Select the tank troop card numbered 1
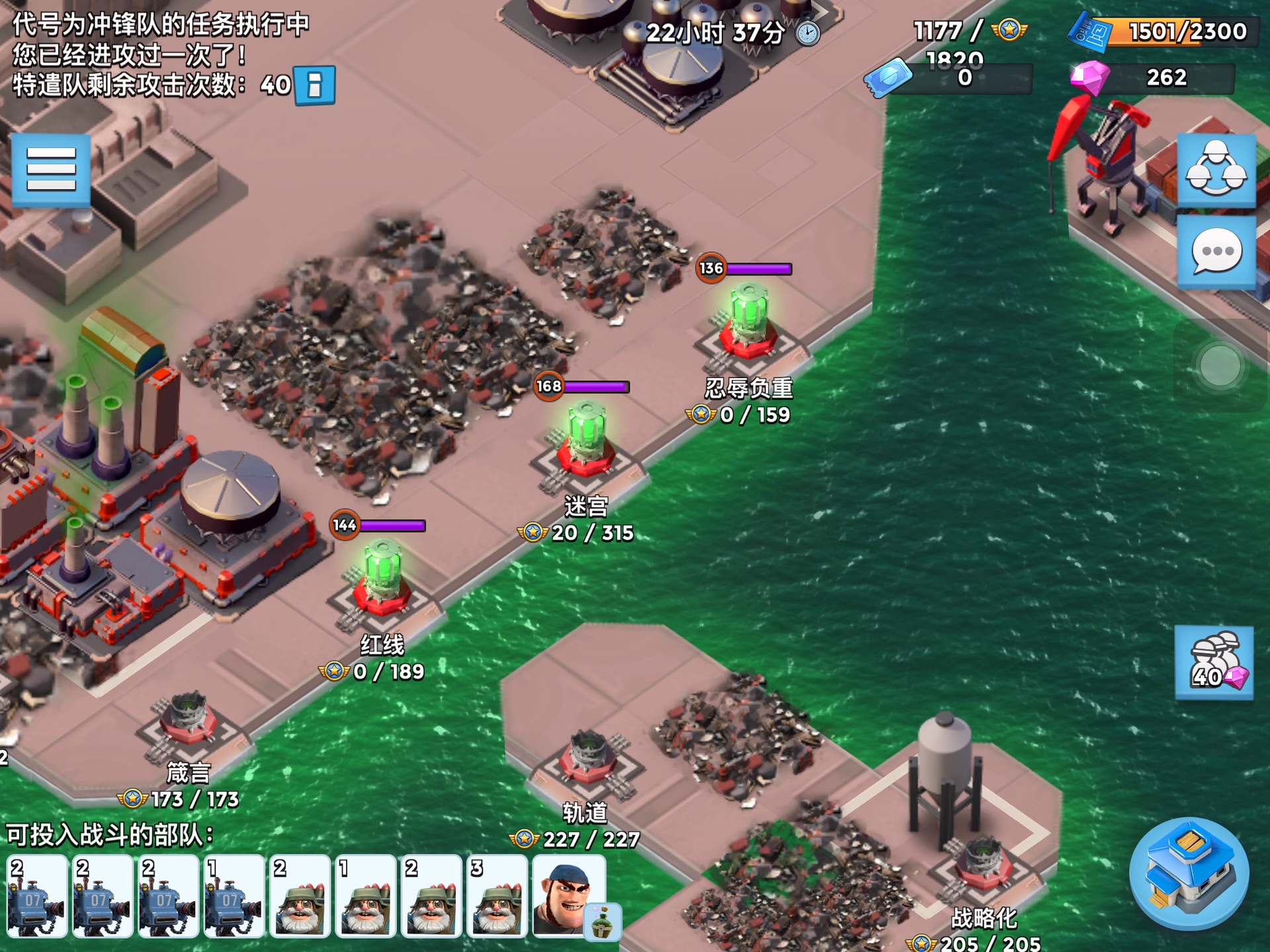 (233, 896)
